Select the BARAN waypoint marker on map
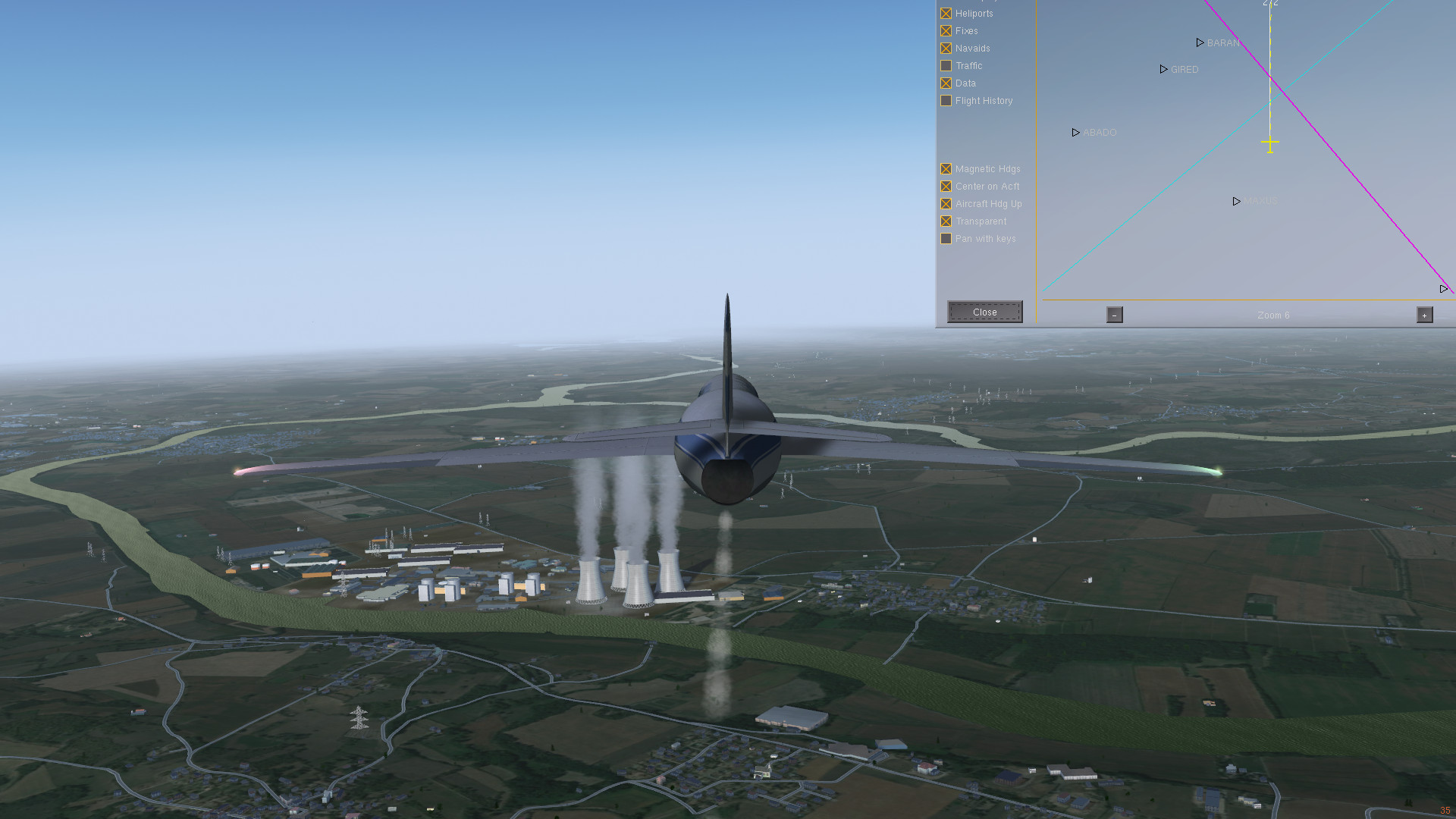 pyautogui.click(x=1201, y=42)
